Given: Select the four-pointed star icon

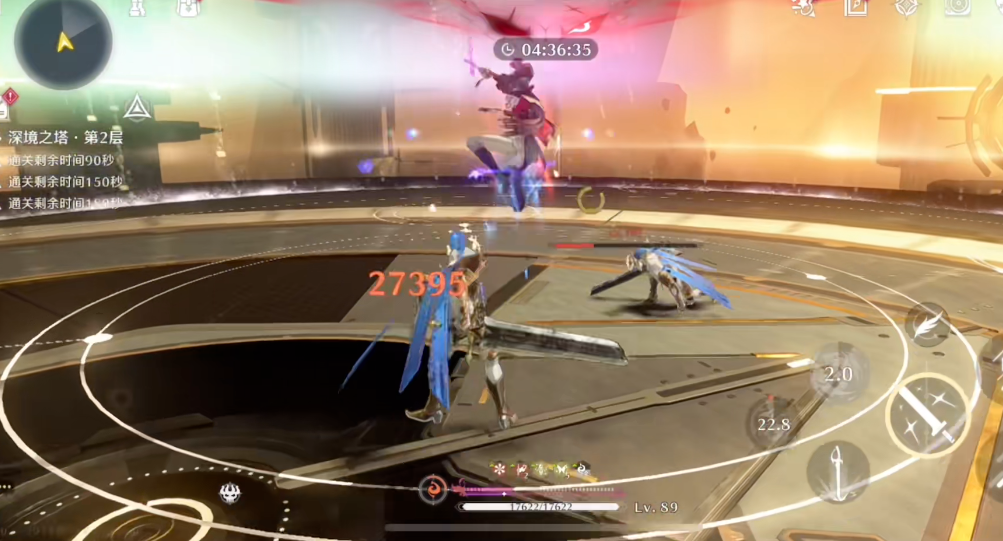Looking at the screenshot, I should pyautogui.click(x=906, y=7).
